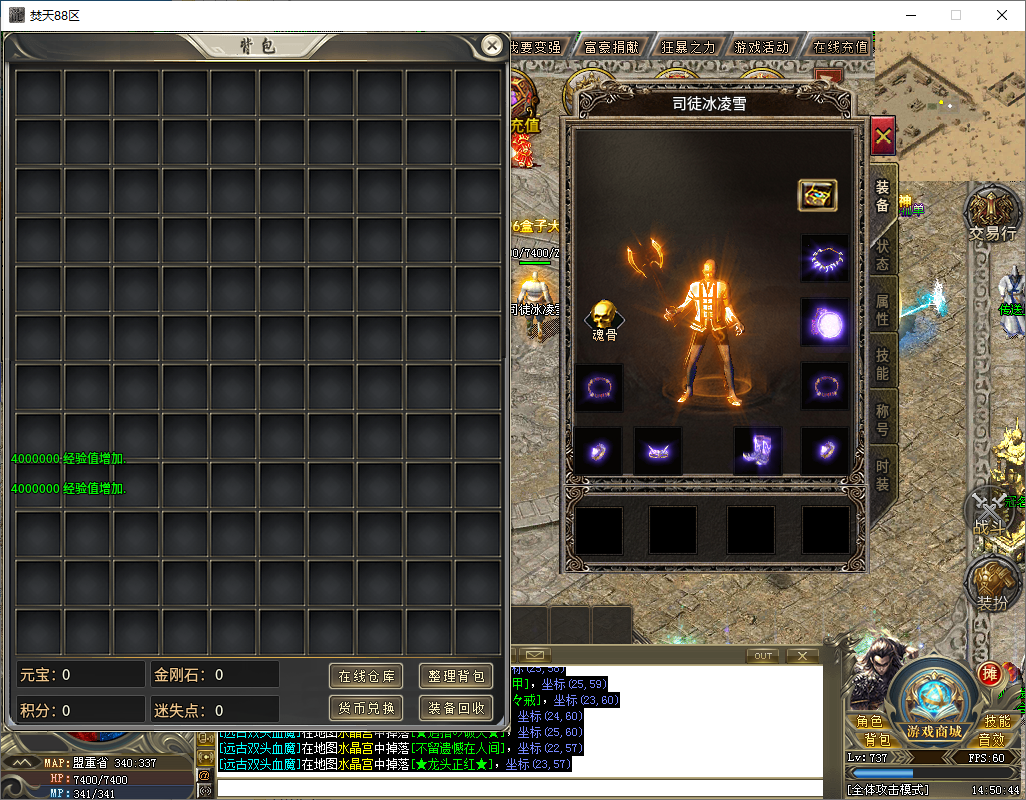Open the 游戏活动 game events menu
The height and width of the screenshot is (800, 1026).
click(761, 47)
